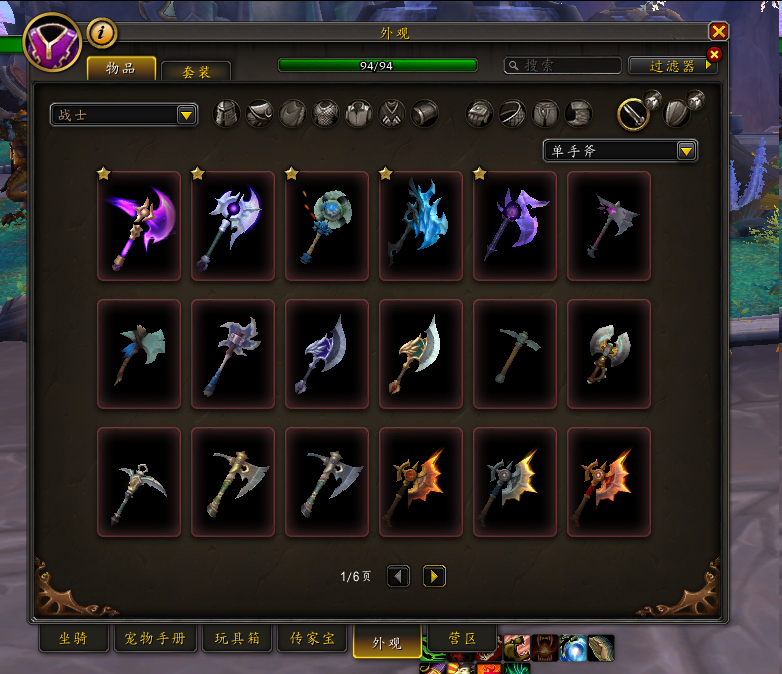The image size is (782, 674).
Task: Switch to the 套装 sets tab
Action: [196, 72]
